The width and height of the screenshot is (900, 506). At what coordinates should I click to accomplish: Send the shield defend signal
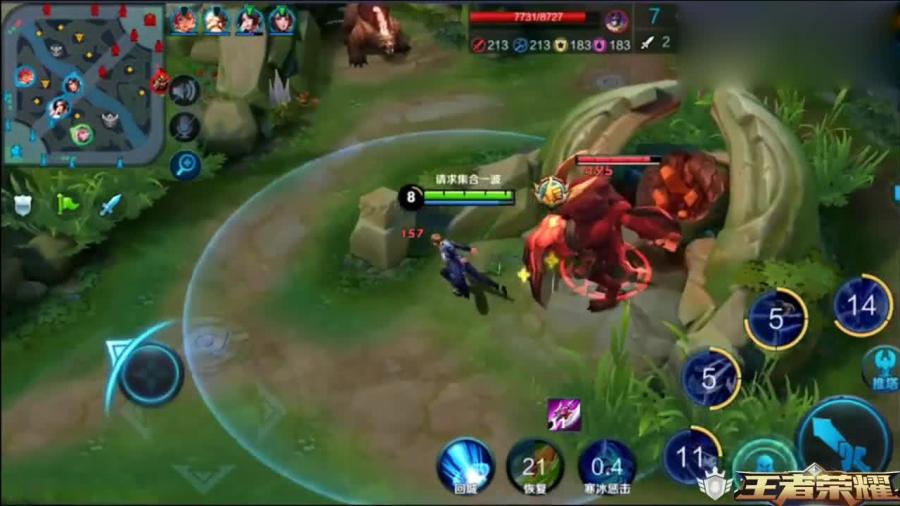[22, 204]
